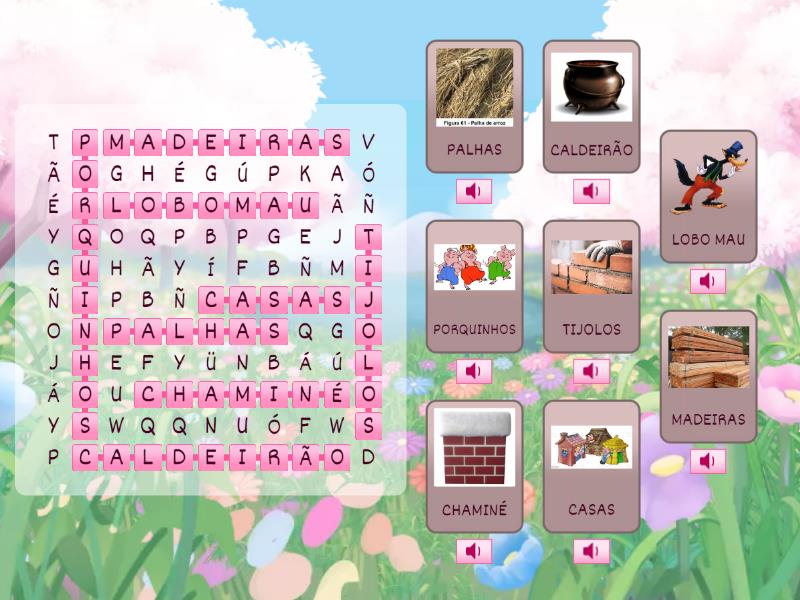Play the audio for MADEIRAS
Image resolution: width=800 pixels, height=600 pixels.
point(708,461)
